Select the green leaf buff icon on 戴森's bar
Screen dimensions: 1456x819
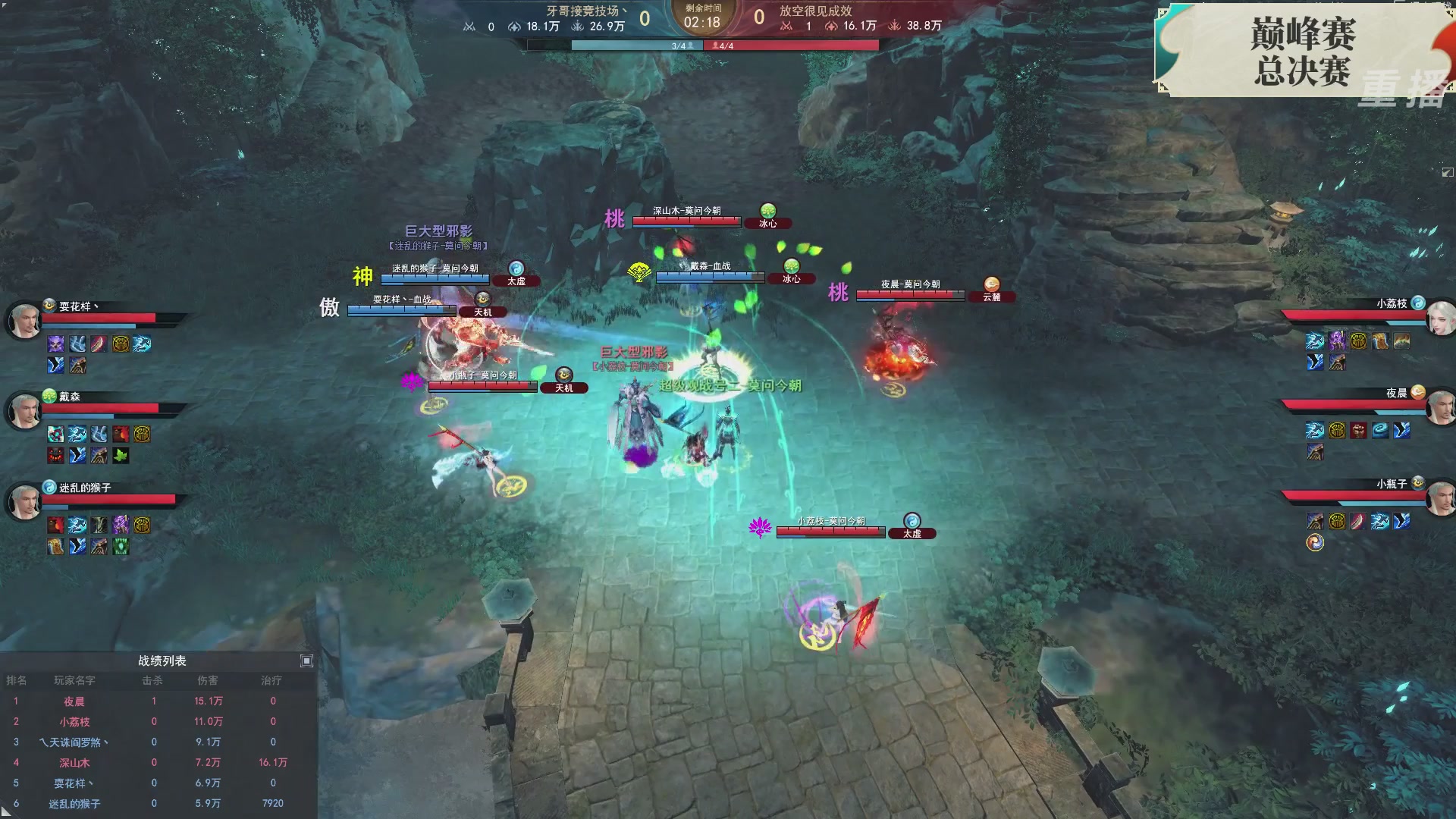pos(120,455)
